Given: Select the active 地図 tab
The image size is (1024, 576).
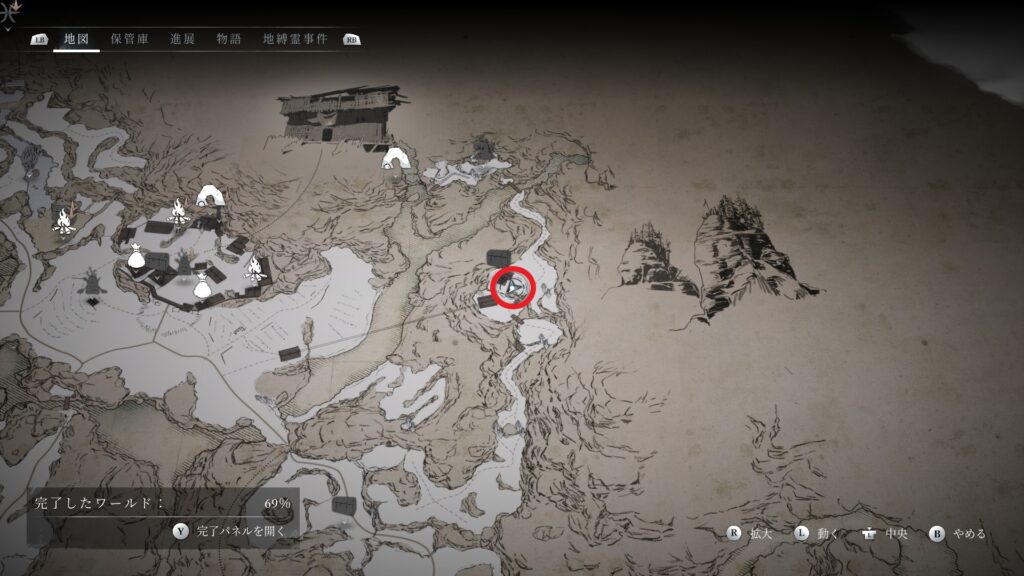Looking at the screenshot, I should pyautogui.click(x=76, y=39).
